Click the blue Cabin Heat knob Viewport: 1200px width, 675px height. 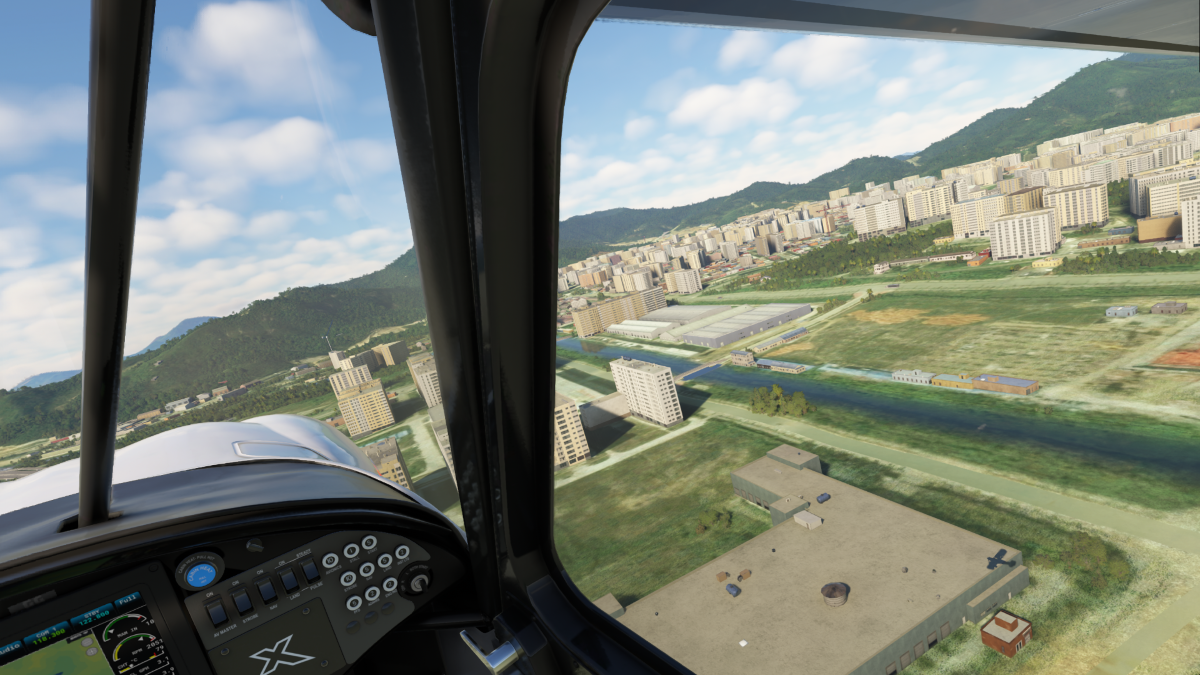pos(200,574)
